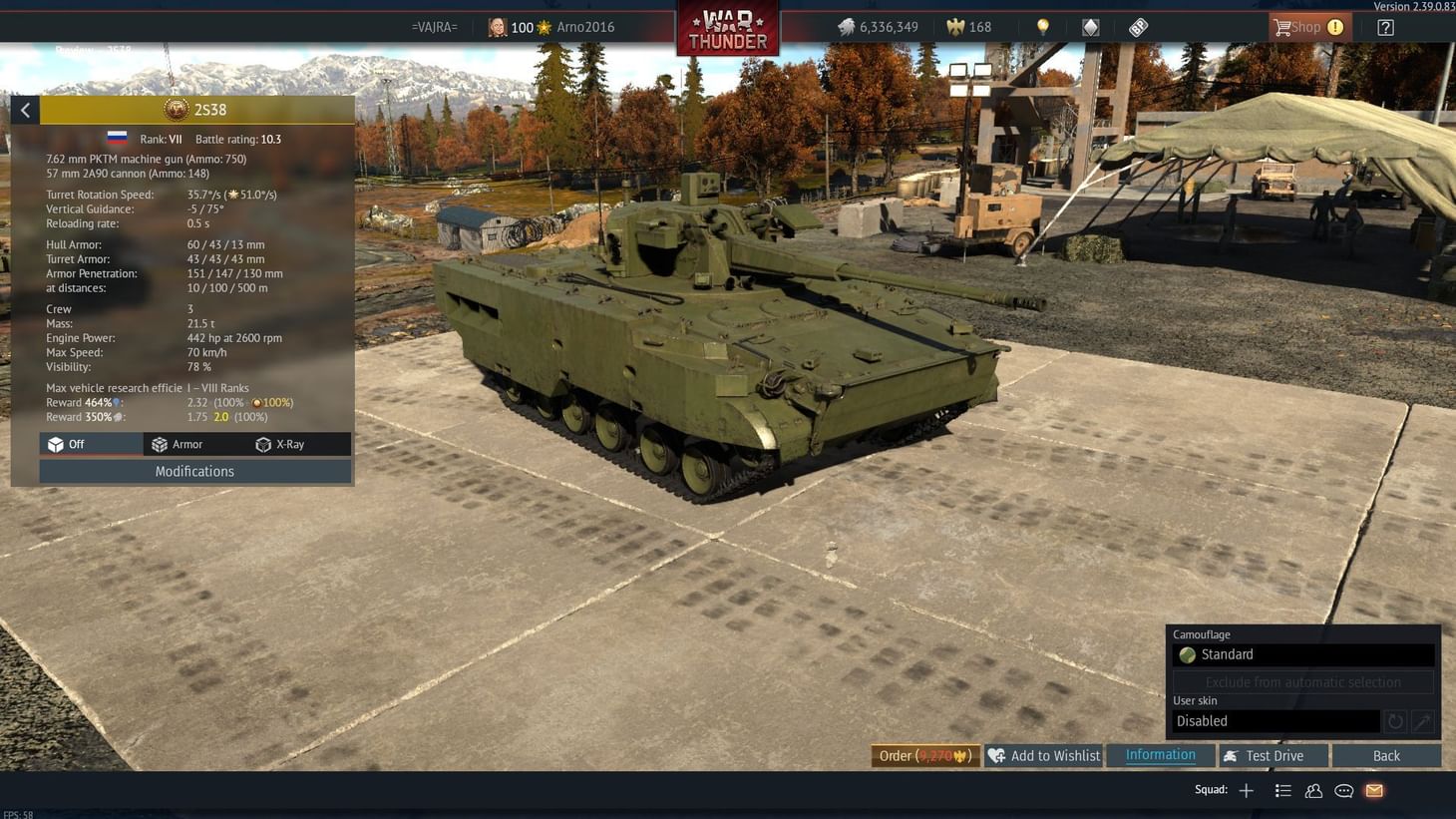Toggle Exclude from automatic selection
The image size is (1456, 819).
click(x=1302, y=681)
